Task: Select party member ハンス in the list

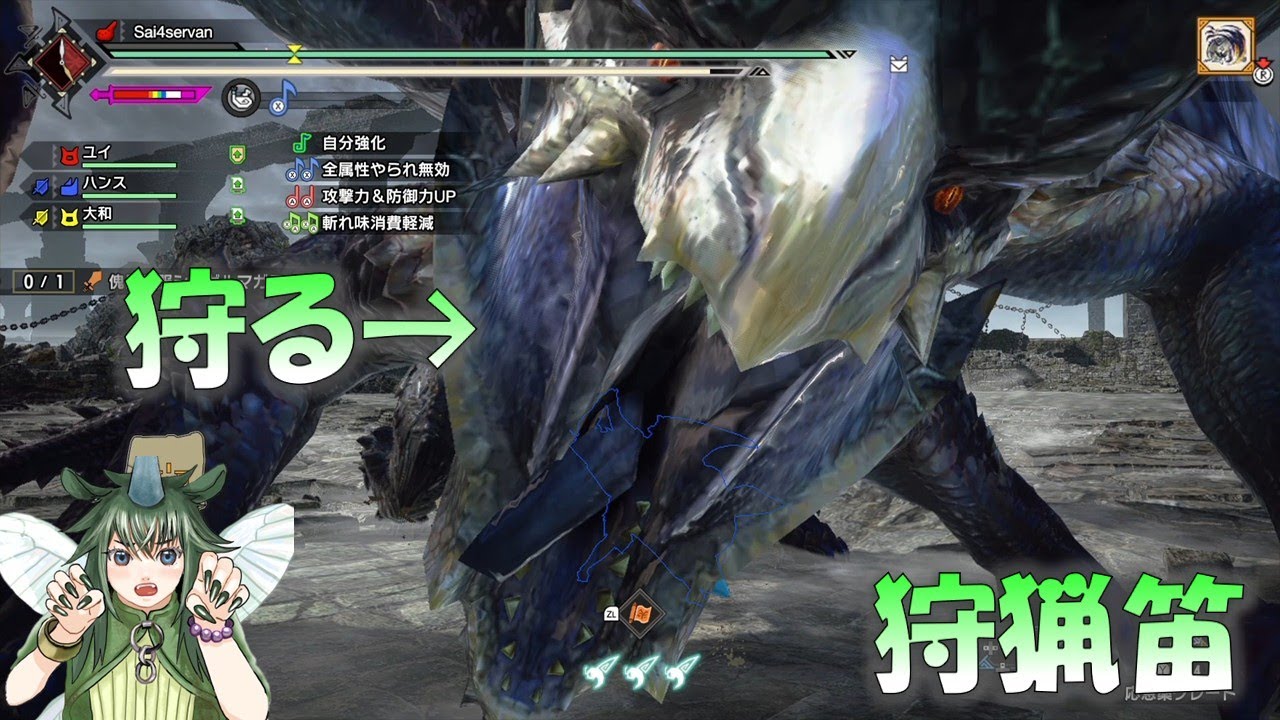Action: 103,185
